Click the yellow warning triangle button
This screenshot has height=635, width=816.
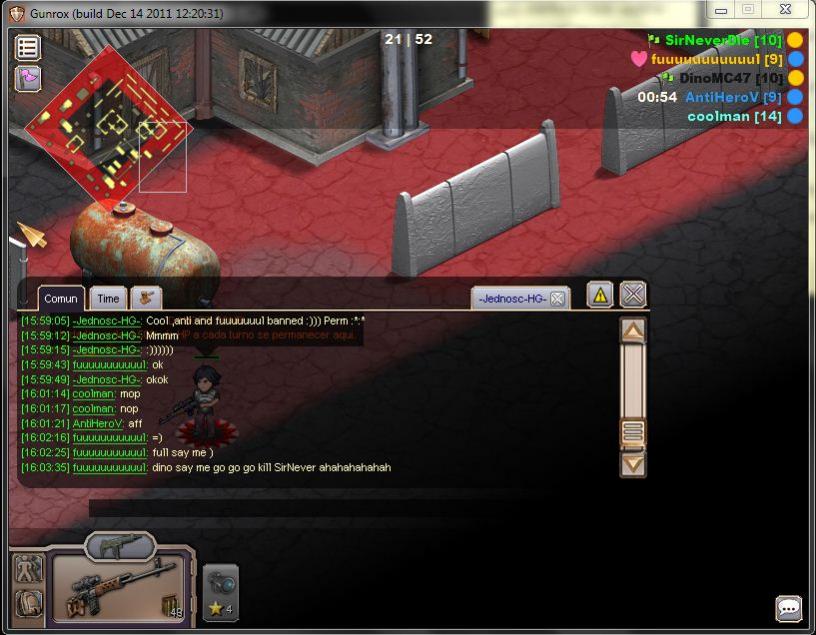pos(599,294)
